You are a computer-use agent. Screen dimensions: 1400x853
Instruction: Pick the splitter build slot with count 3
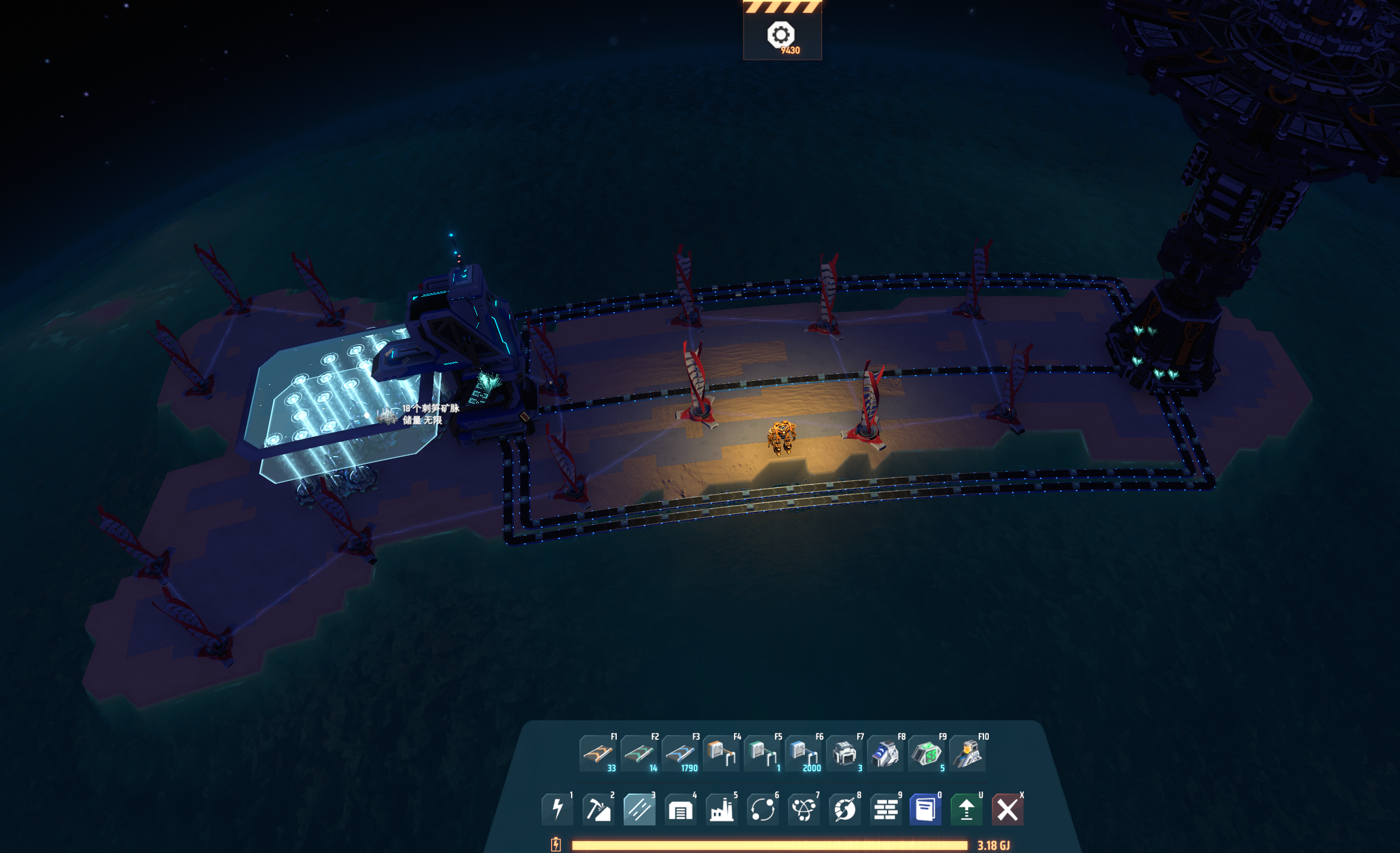click(844, 753)
